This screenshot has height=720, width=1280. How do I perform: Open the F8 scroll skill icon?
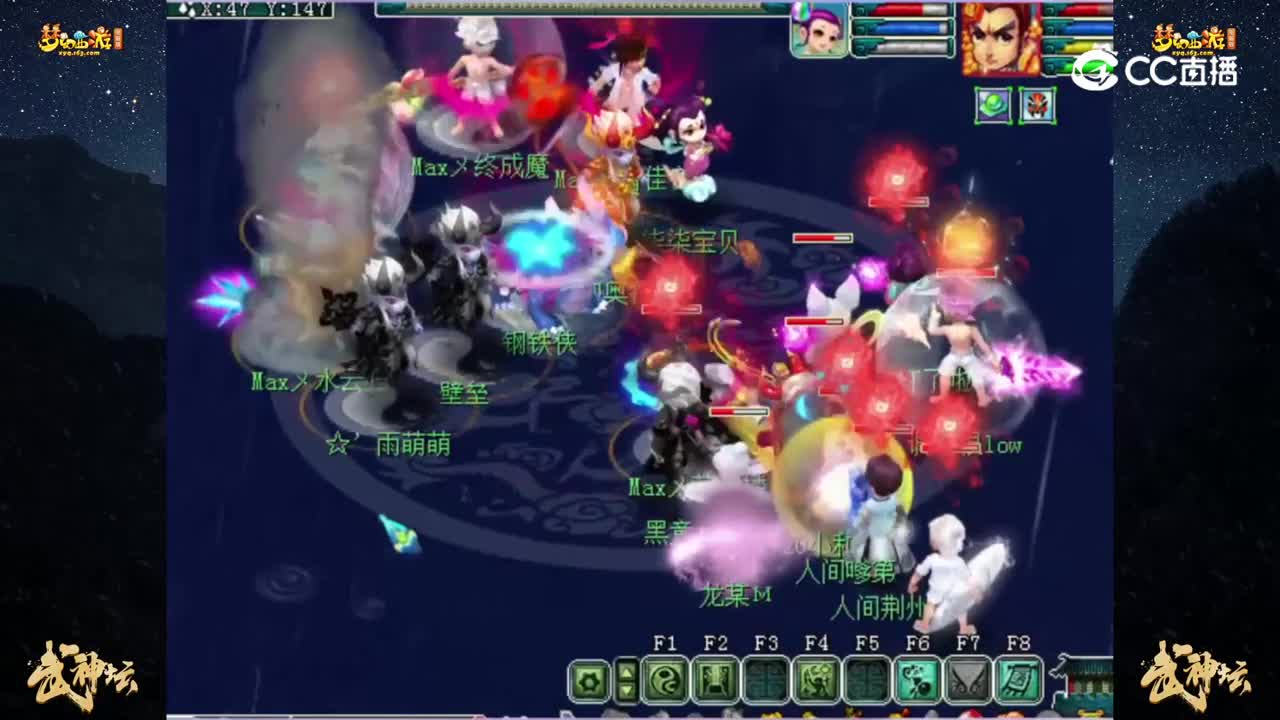[x=1017, y=680]
